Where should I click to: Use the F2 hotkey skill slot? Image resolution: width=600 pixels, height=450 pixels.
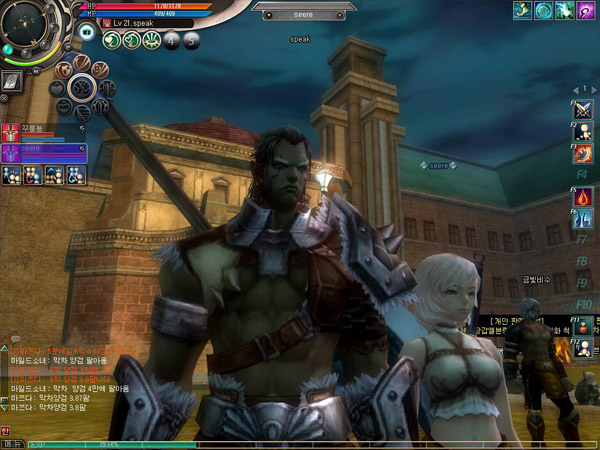click(583, 133)
